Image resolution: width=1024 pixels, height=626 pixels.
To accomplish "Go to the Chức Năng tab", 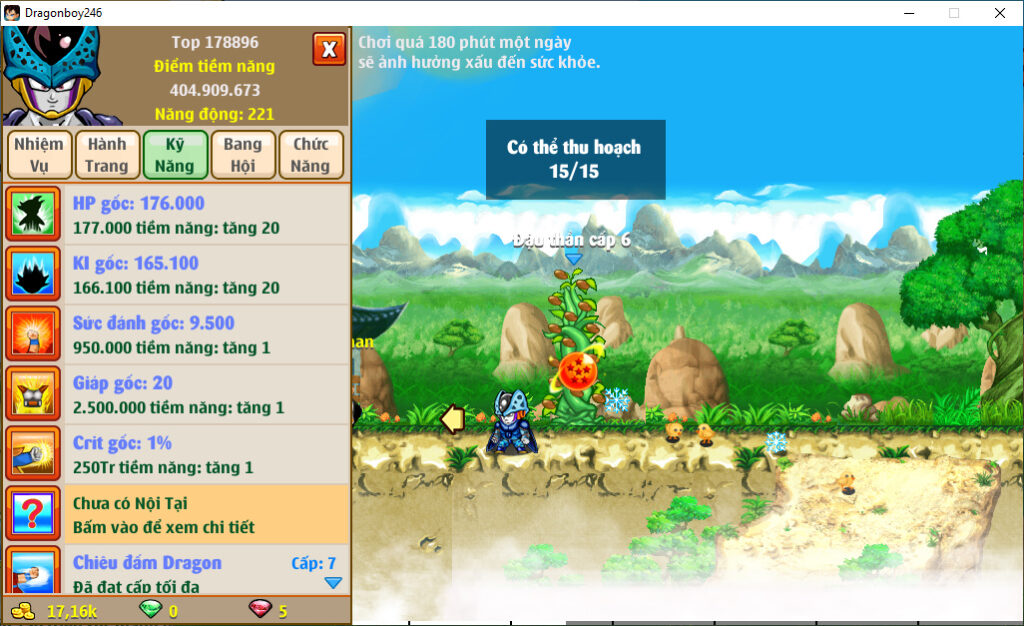I will pyautogui.click(x=311, y=155).
